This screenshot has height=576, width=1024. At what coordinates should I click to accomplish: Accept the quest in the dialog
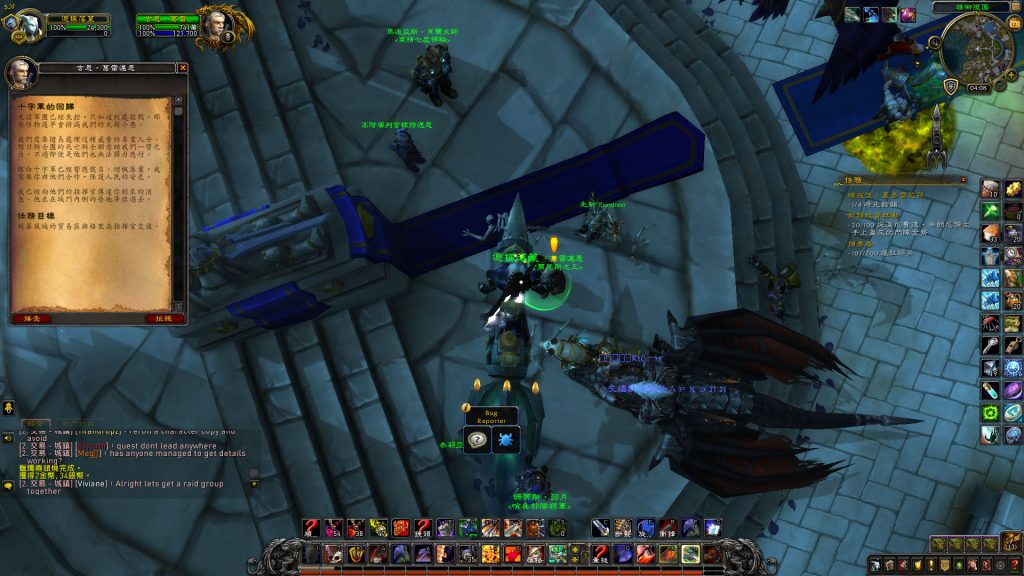(x=31, y=318)
